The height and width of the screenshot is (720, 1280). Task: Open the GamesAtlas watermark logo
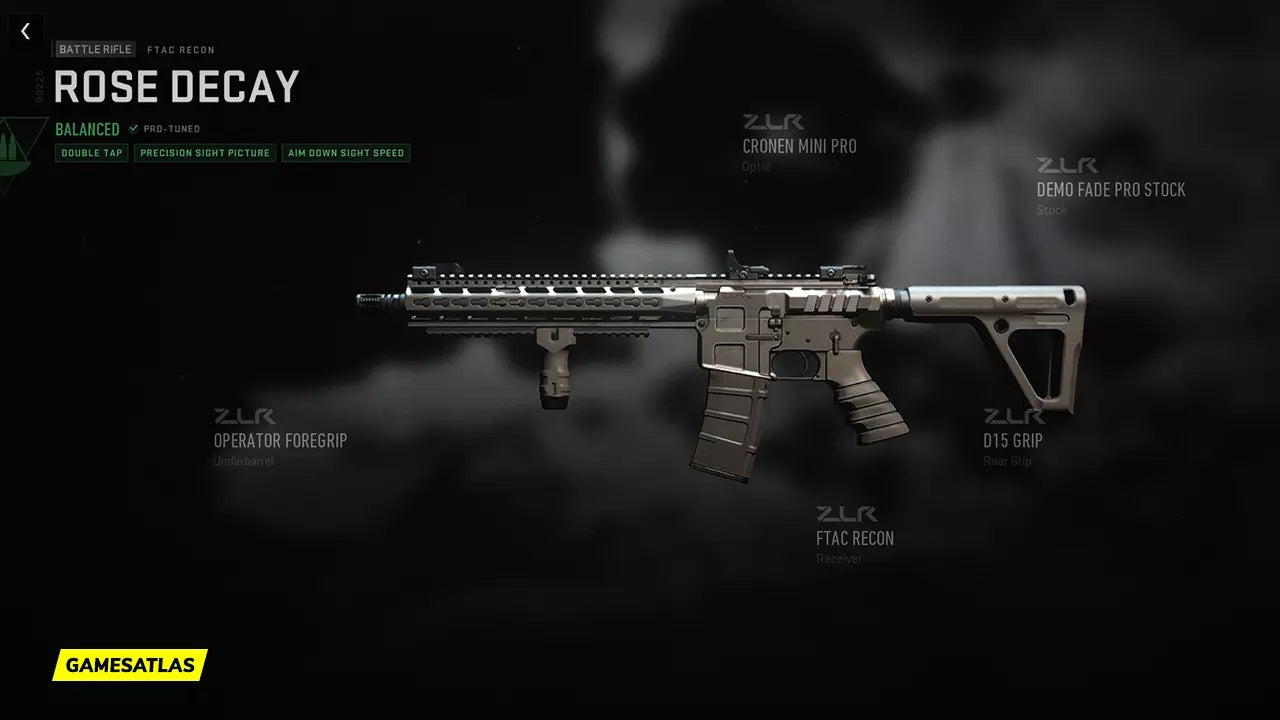click(130, 665)
